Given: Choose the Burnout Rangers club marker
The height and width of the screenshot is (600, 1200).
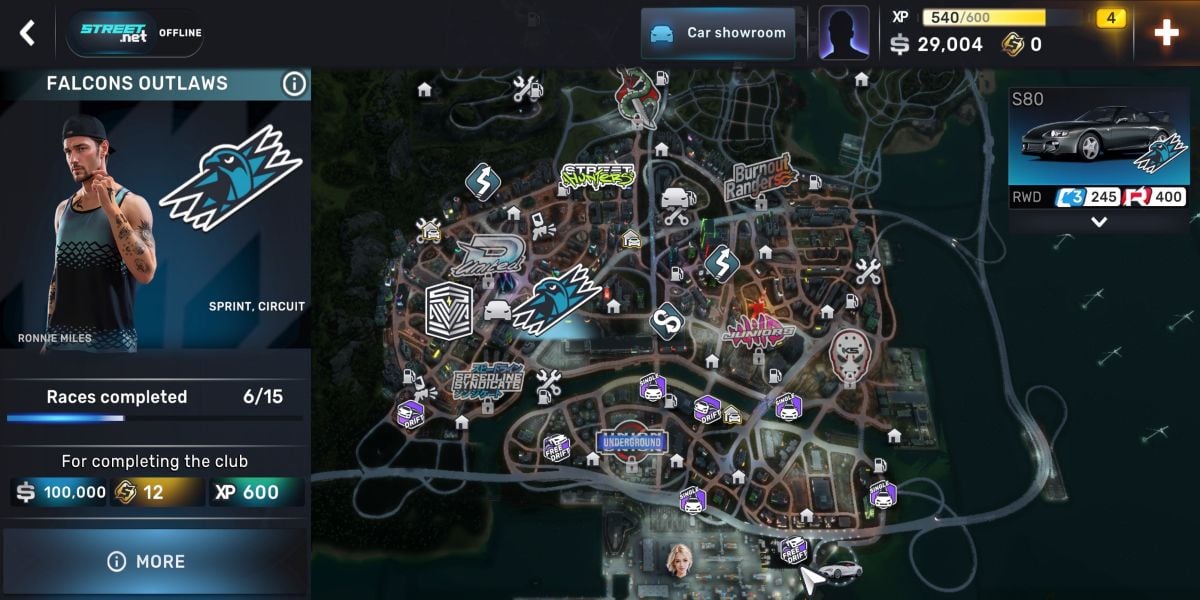Looking at the screenshot, I should pyautogui.click(x=760, y=175).
